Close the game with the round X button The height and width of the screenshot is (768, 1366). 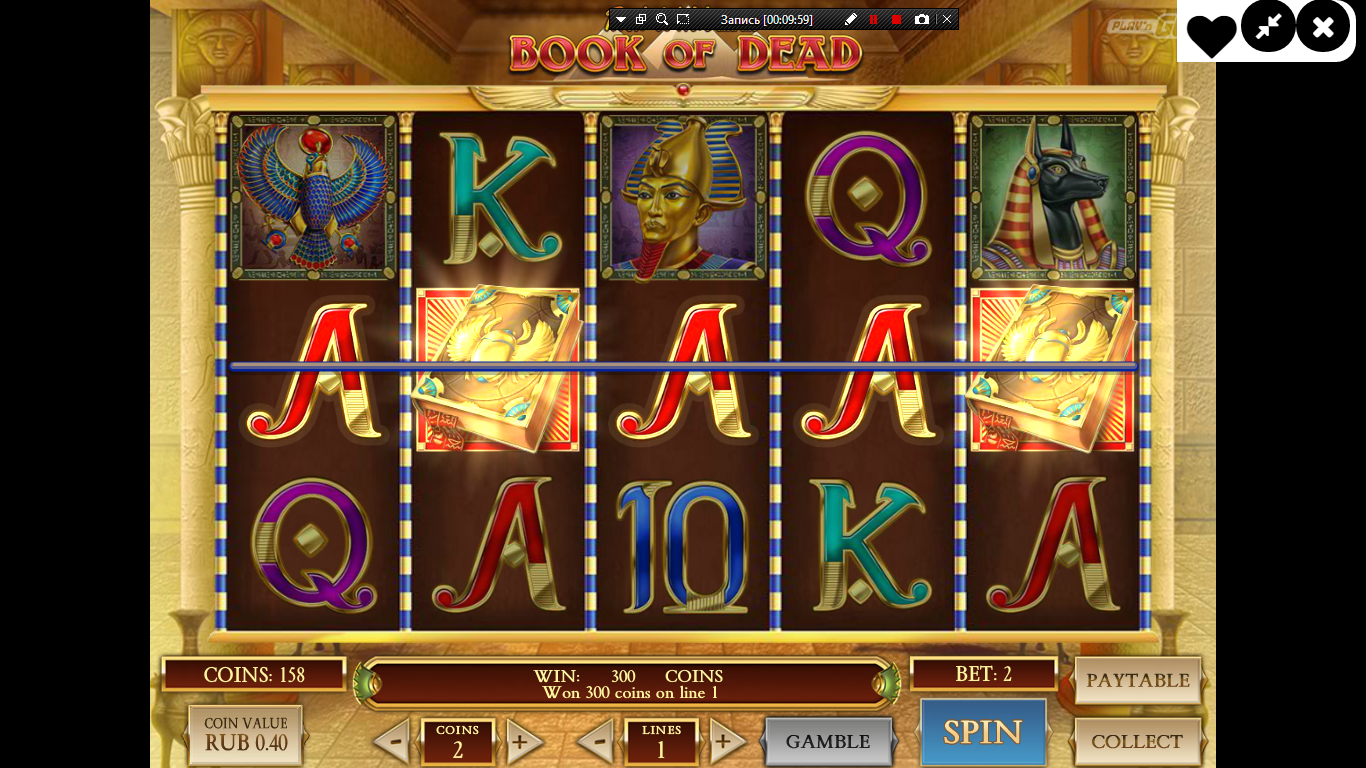1323,27
